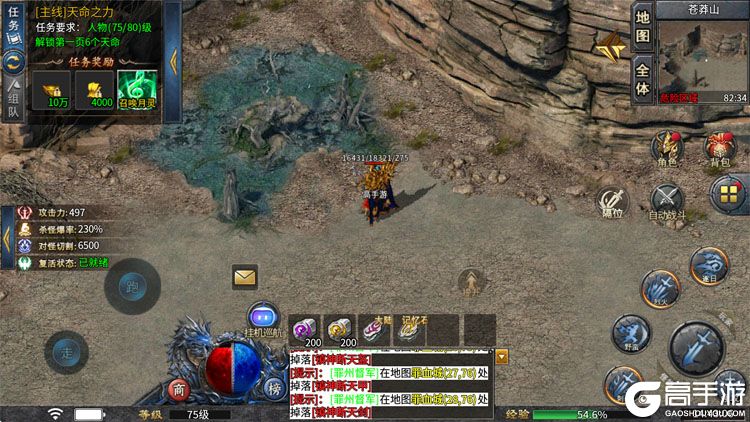Open the 角色 character sheet

click(x=667, y=148)
